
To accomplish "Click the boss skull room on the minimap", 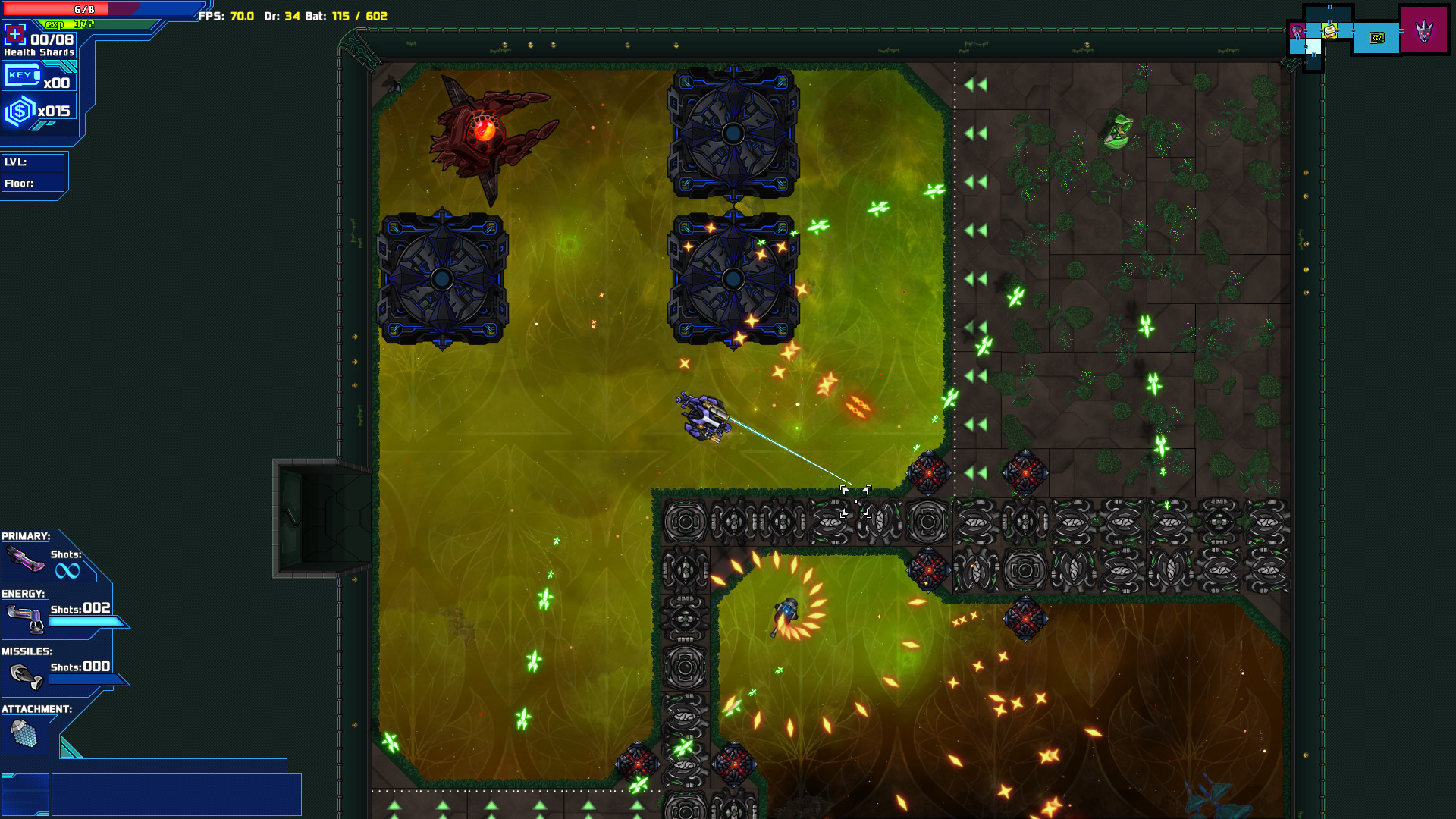I will 1424,33.
